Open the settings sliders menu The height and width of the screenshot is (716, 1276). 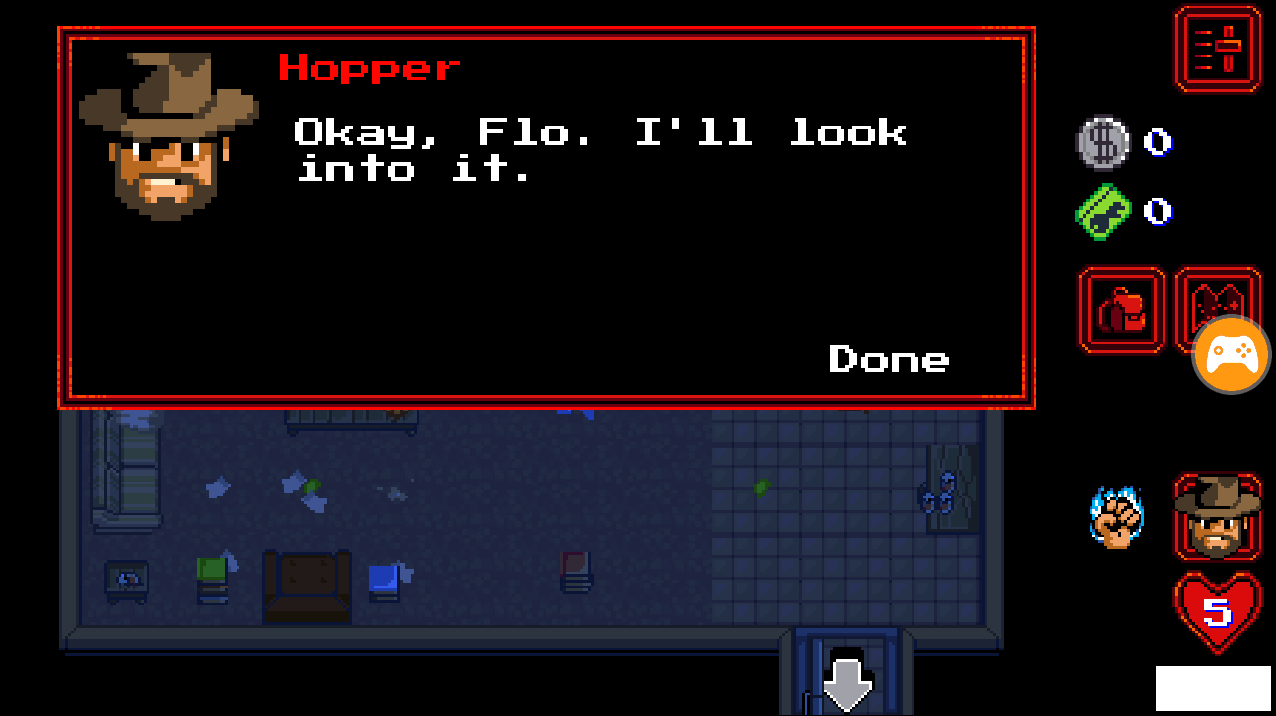[1218, 48]
